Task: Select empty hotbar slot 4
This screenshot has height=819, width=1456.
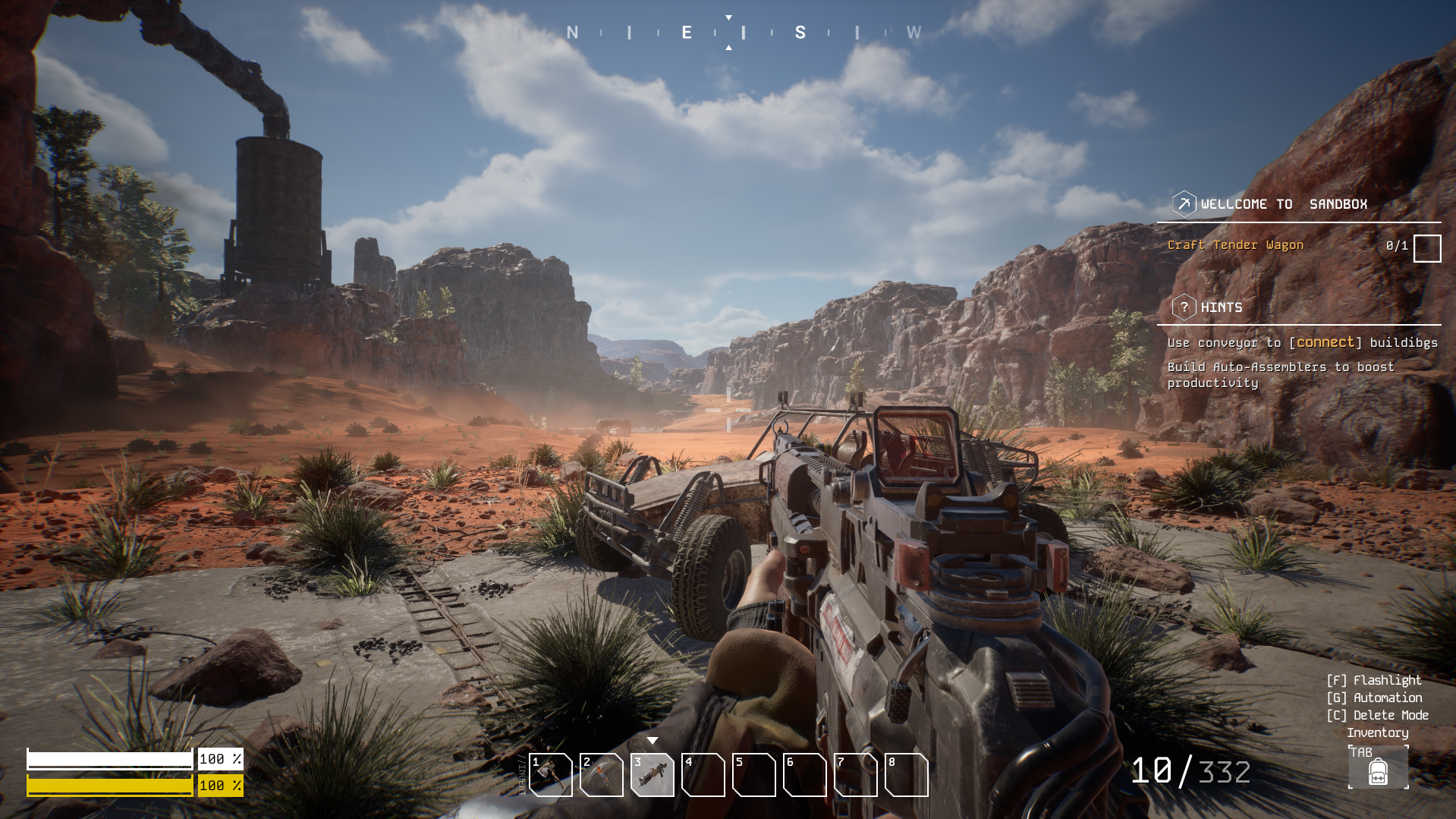Action: 703,775
